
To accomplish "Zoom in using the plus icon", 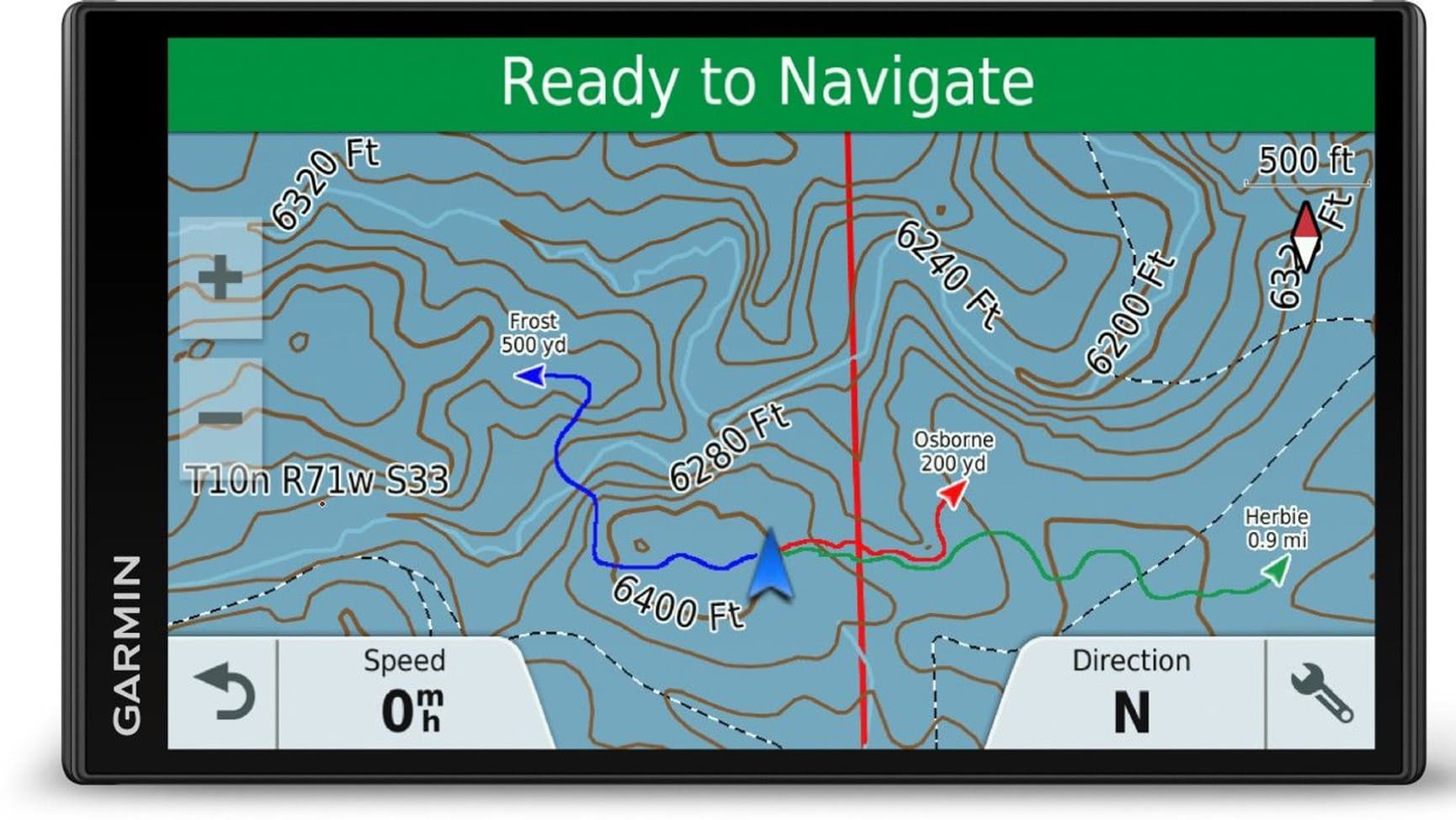I will pos(221,278).
